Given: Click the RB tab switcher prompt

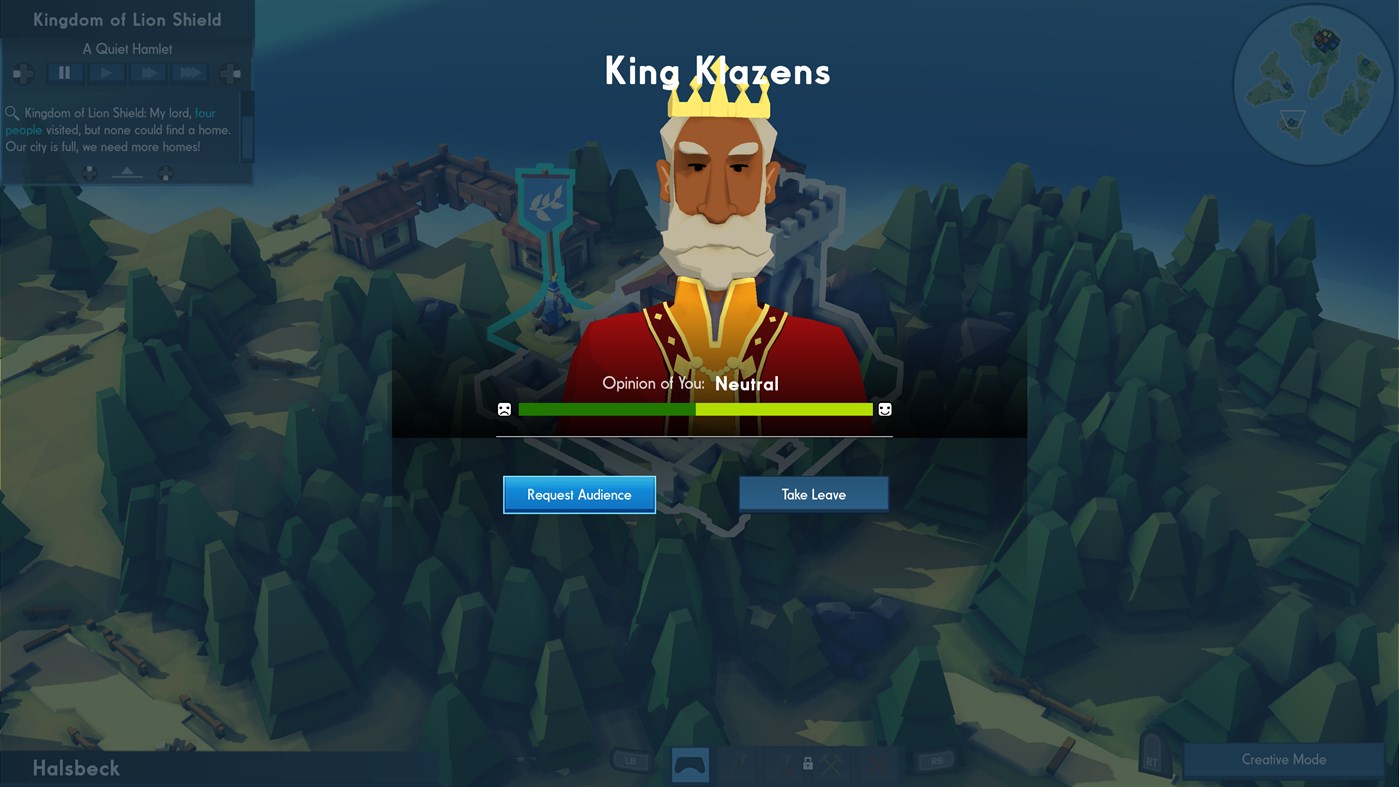Looking at the screenshot, I should coord(938,761).
